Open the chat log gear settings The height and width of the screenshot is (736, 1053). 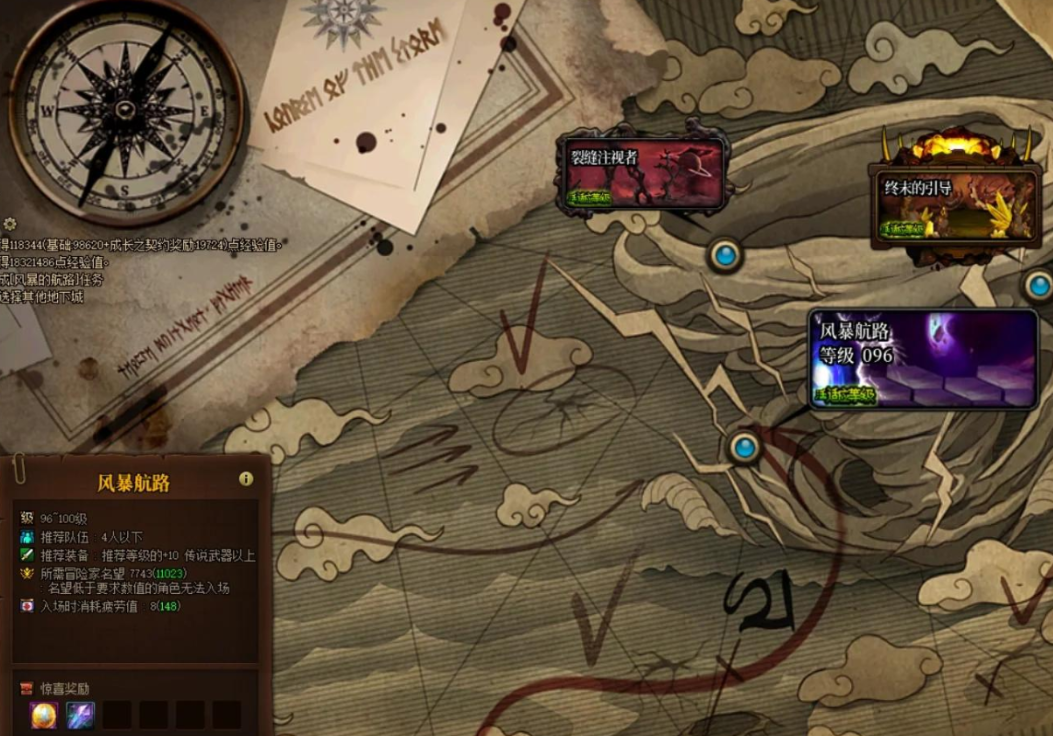(x=10, y=224)
